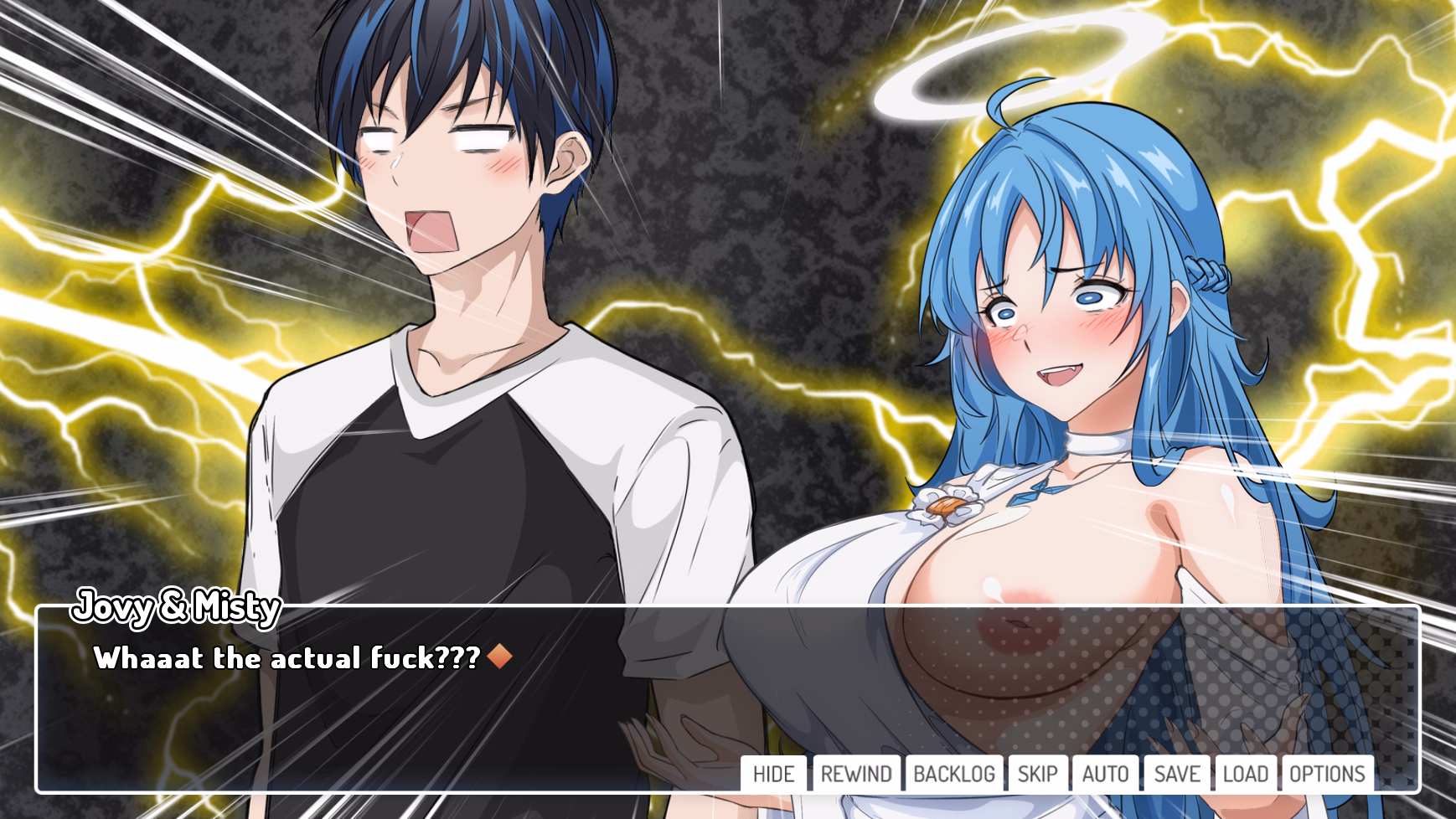1456x819 pixels.
Task: Hide the dialogue interface with HIDE
Action: coord(775,774)
